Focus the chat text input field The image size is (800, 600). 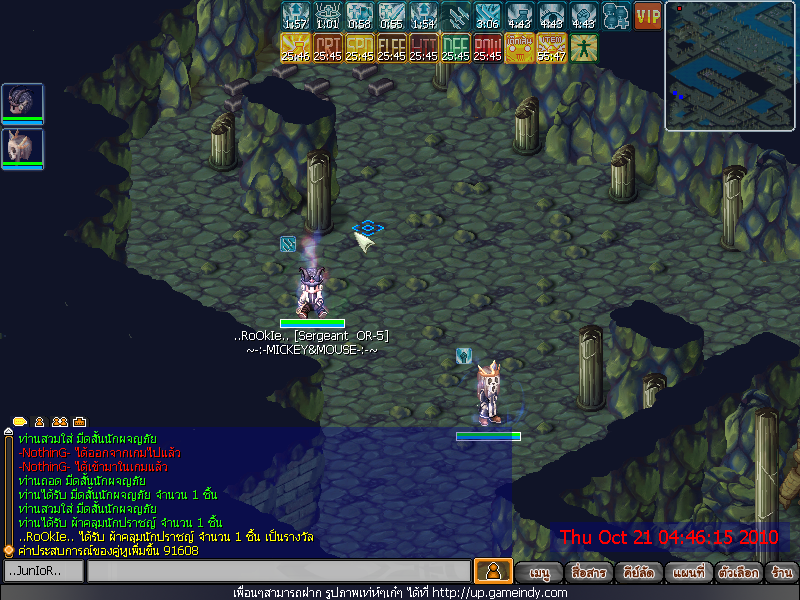pyautogui.click(x=278, y=571)
